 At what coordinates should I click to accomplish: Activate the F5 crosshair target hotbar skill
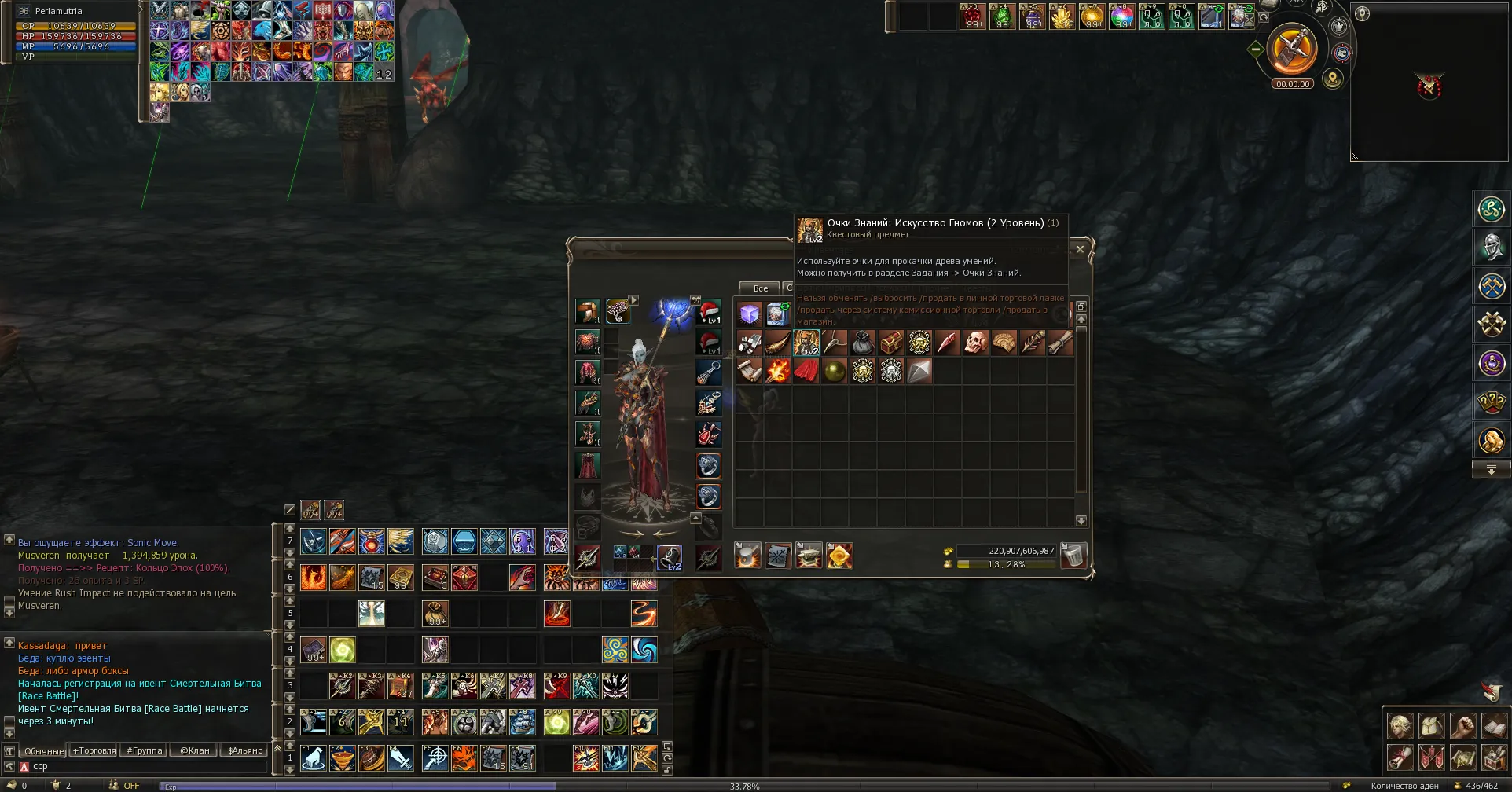coord(435,758)
